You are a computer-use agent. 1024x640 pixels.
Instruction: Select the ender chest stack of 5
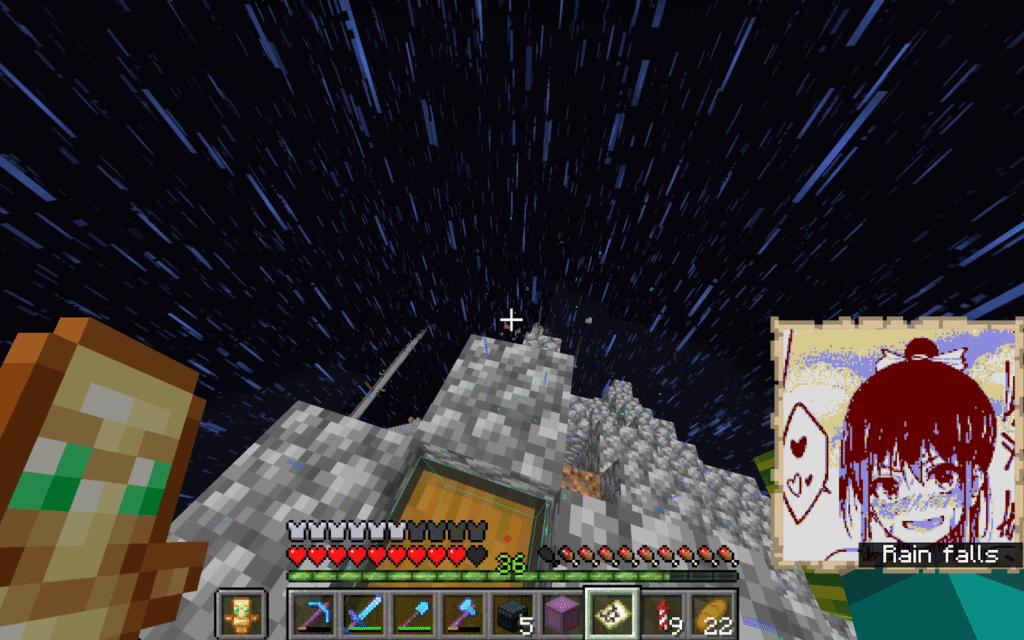[512, 612]
